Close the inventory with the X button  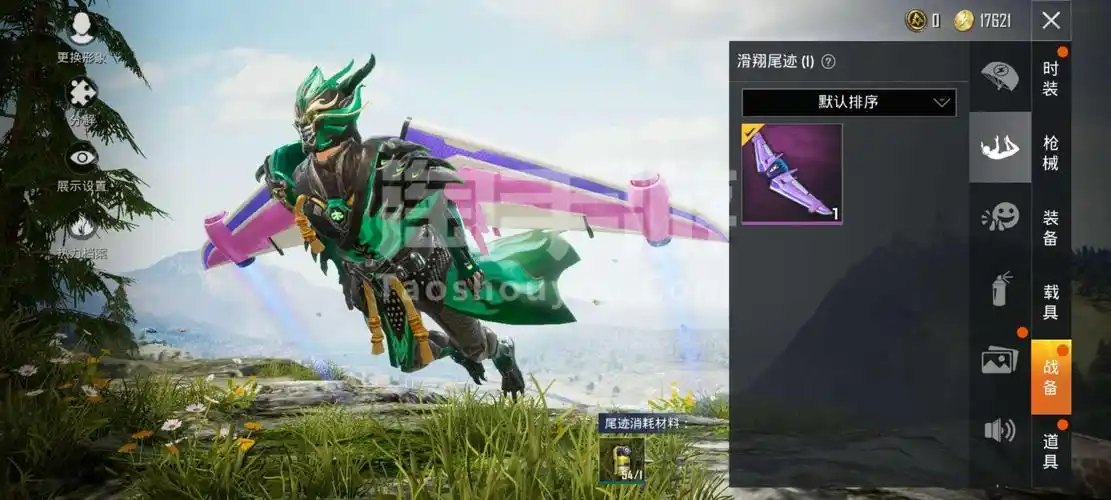point(1051,20)
